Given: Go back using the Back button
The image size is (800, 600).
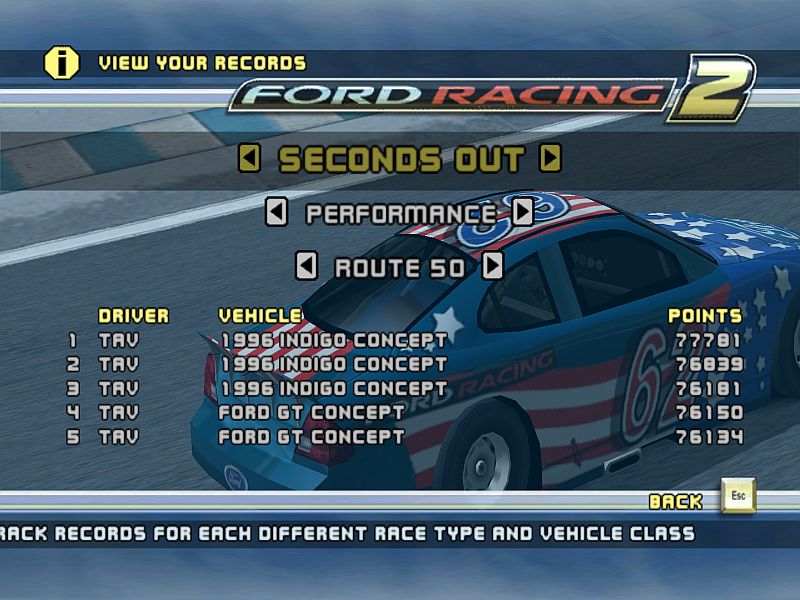Looking at the screenshot, I should (x=737, y=497).
